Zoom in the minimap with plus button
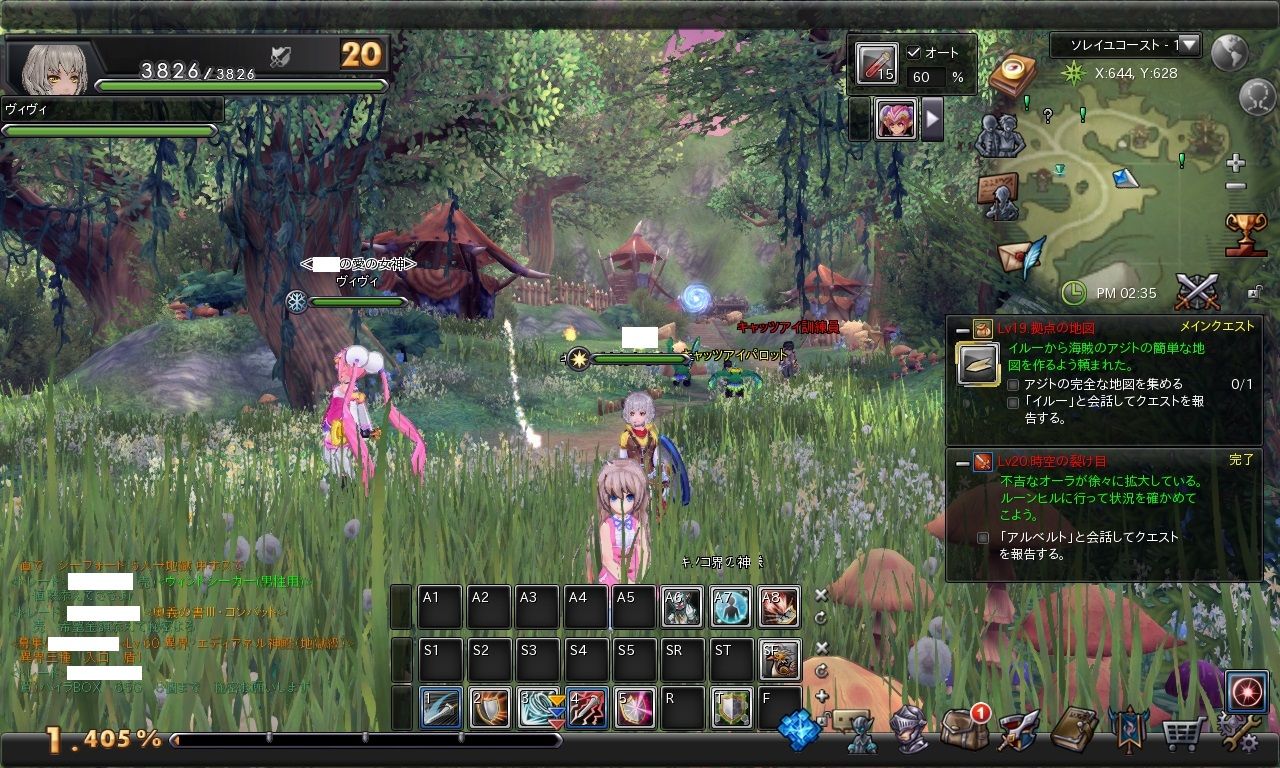The height and width of the screenshot is (768, 1280). point(1236,163)
